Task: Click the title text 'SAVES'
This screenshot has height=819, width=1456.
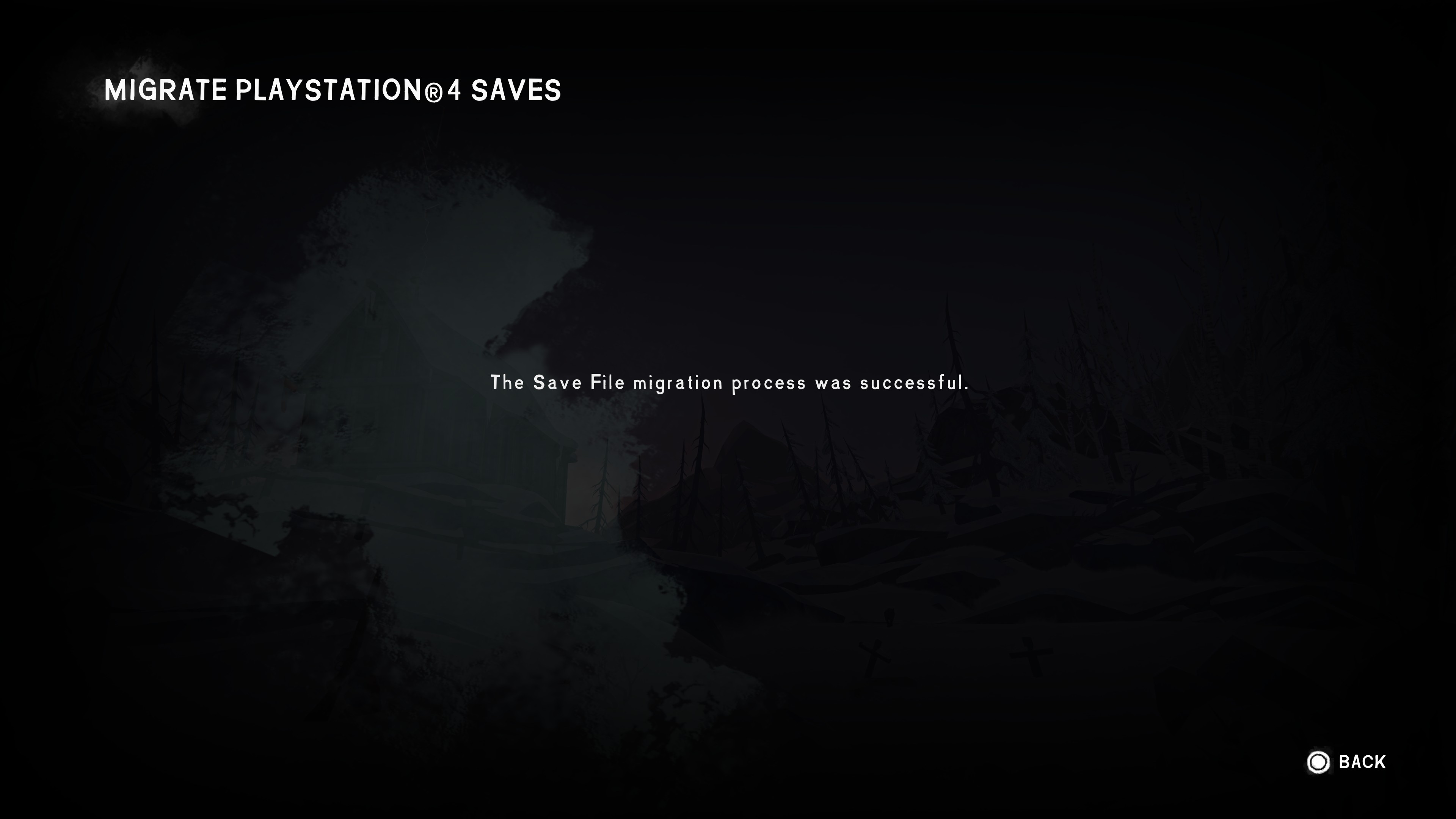Action: pyautogui.click(x=517, y=91)
